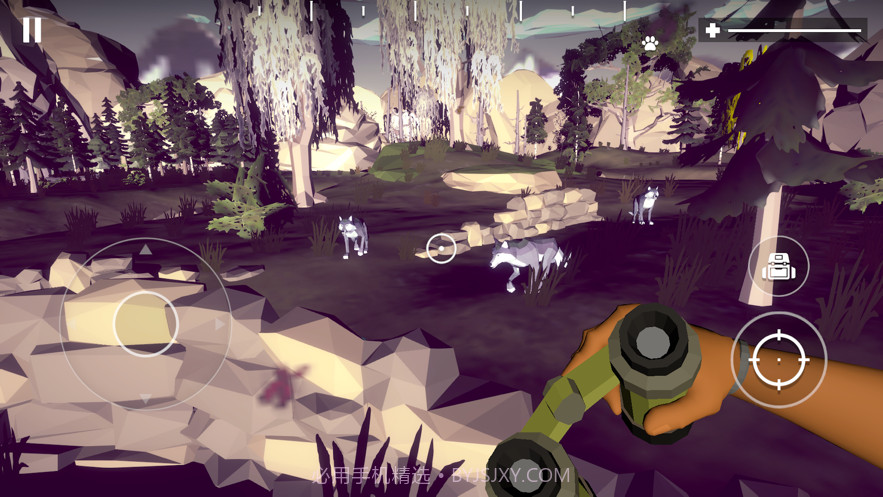Tap the virtual movement joystick
The height and width of the screenshot is (497, 883).
click(146, 323)
